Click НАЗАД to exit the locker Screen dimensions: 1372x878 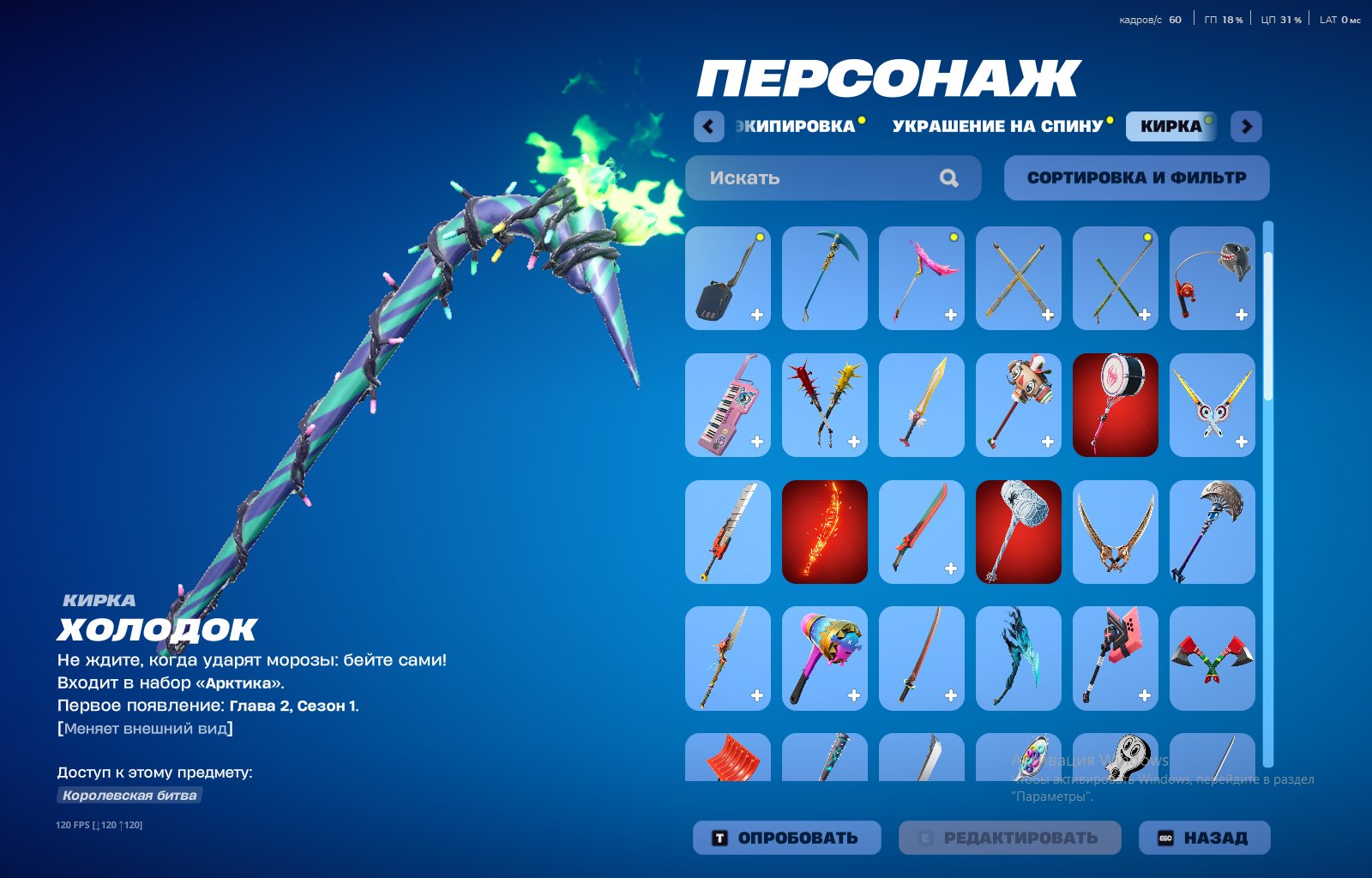point(1204,838)
